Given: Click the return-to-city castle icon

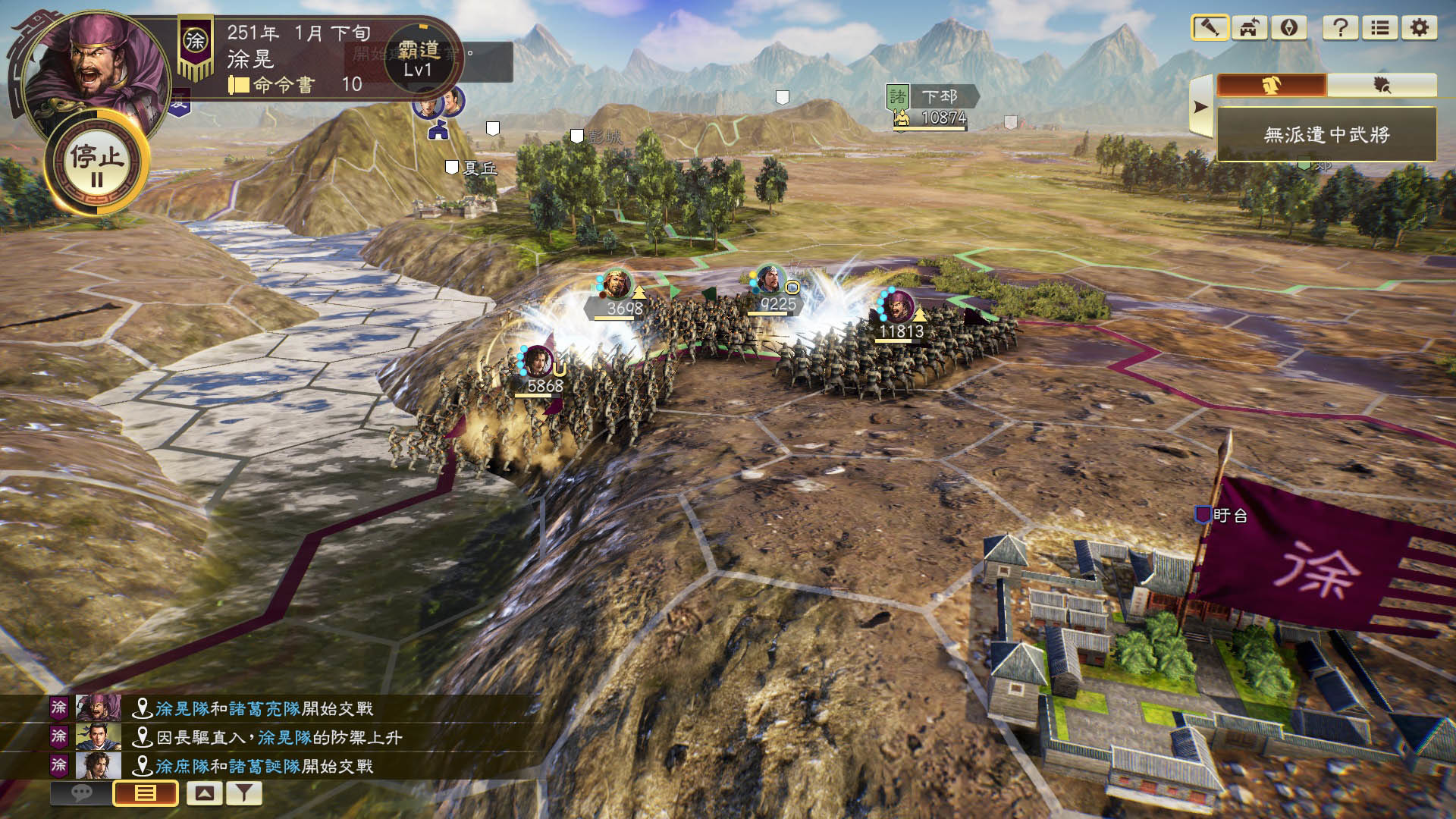Looking at the screenshot, I should 1249,28.
